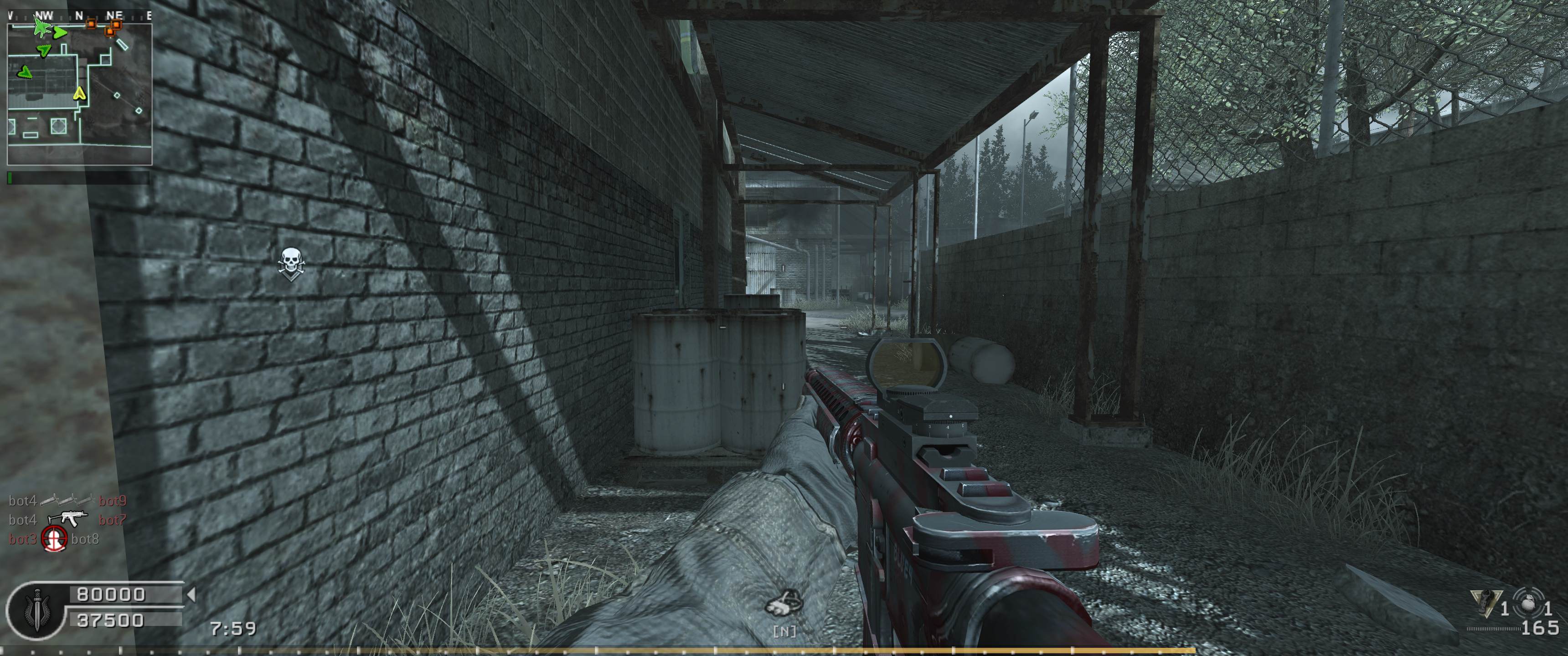Click the headshot icon in the kill feed
The height and width of the screenshot is (656, 1568).
pyautogui.click(x=54, y=539)
